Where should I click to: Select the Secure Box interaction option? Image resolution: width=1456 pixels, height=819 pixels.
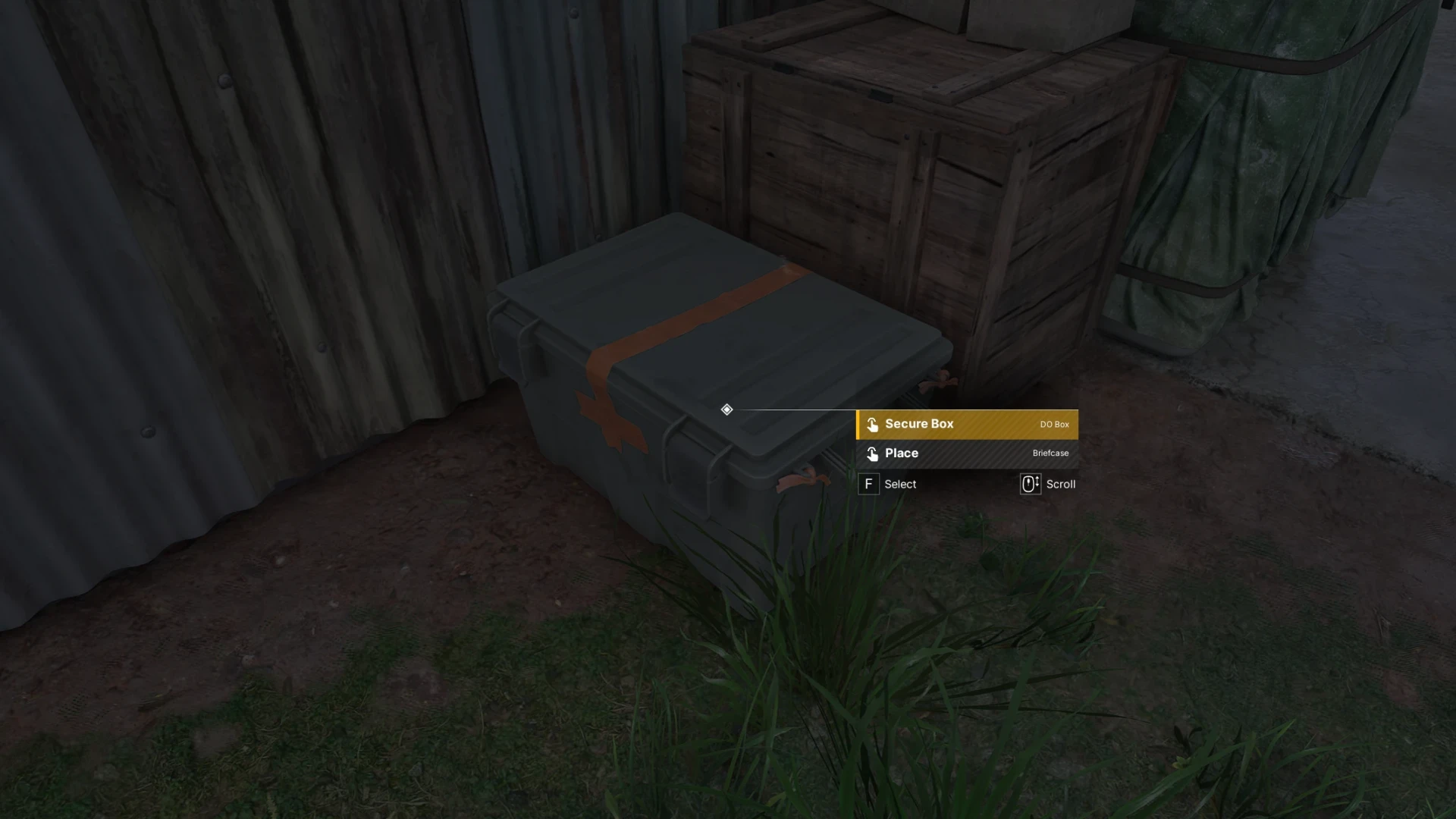[967, 425]
